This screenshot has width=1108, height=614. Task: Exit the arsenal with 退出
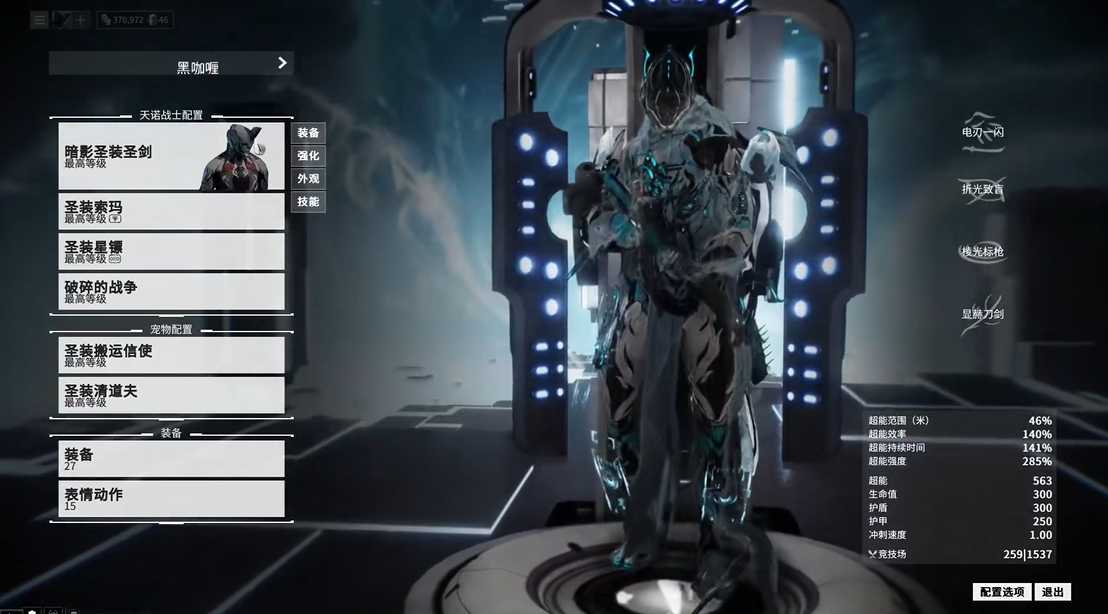coord(1053,592)
